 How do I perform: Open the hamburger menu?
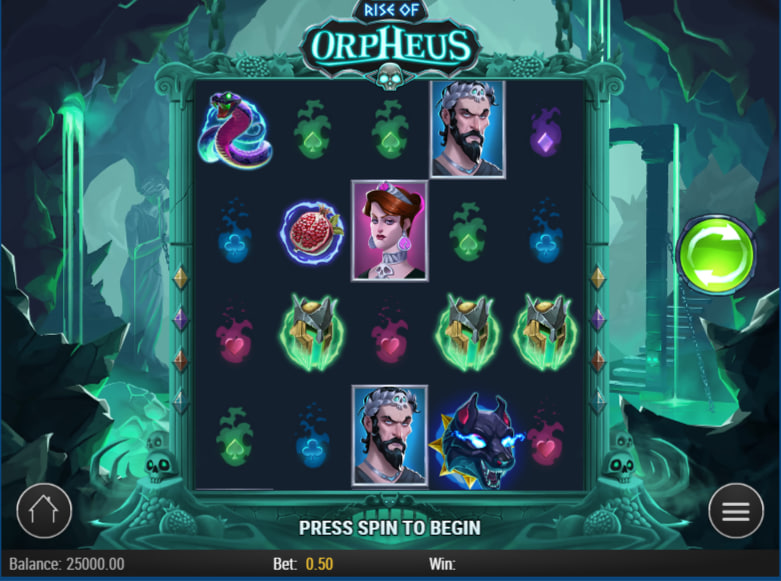click(736, 511)
